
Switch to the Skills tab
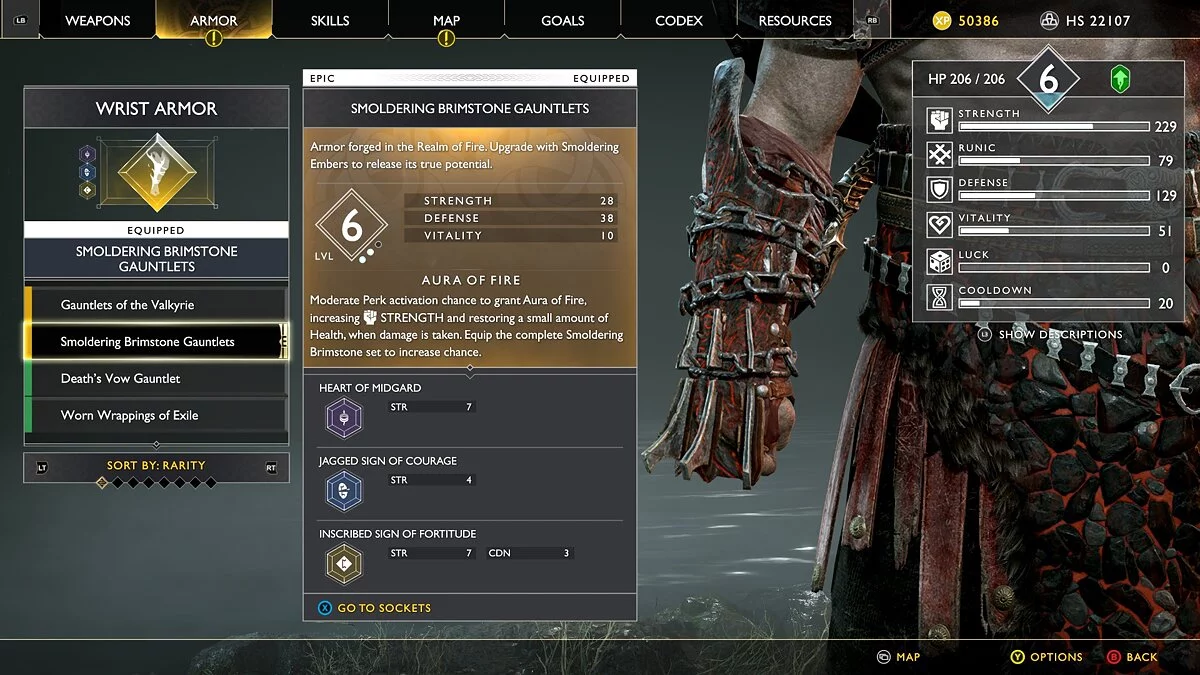[330, 20]
